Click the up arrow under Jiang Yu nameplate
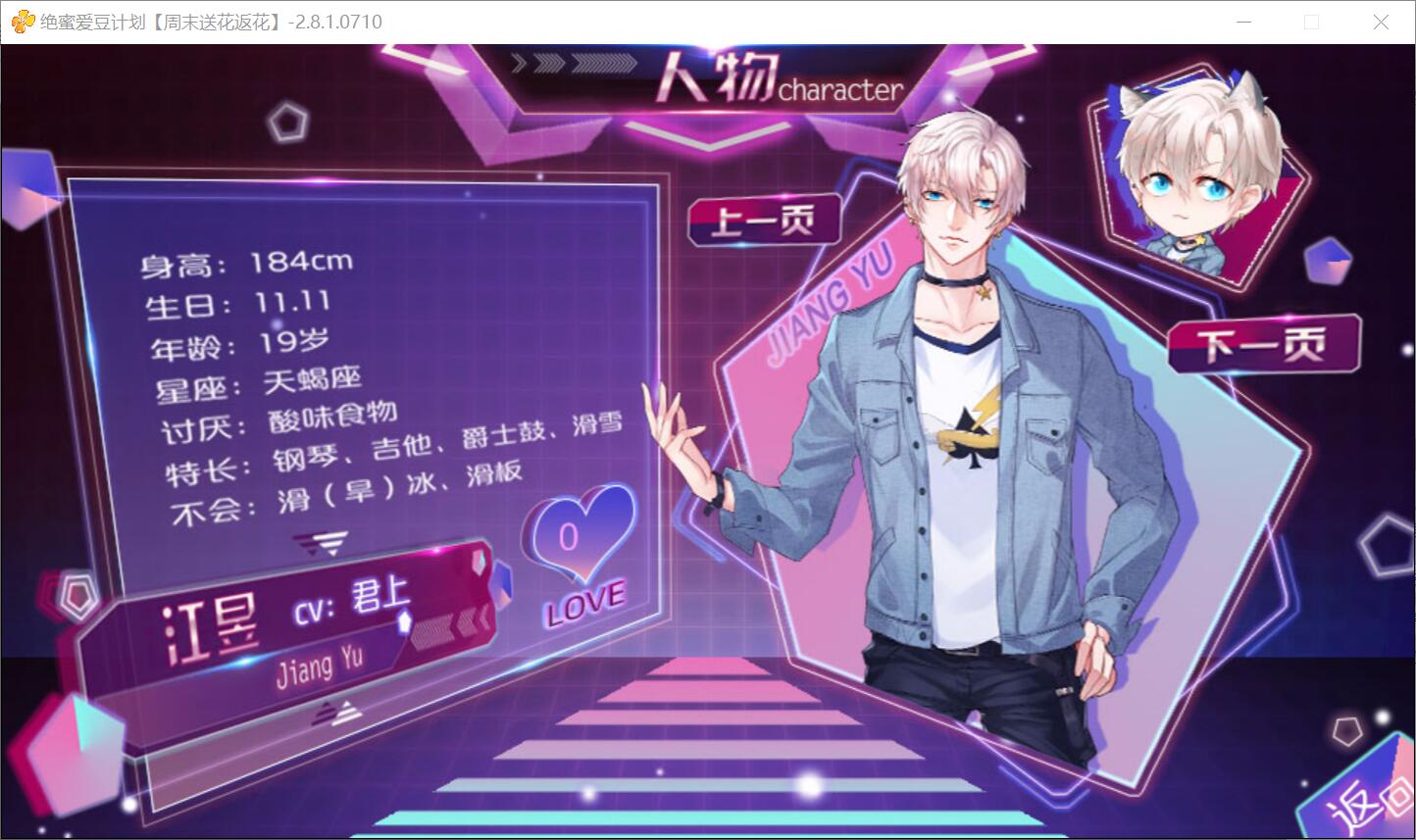 (339, 715)
